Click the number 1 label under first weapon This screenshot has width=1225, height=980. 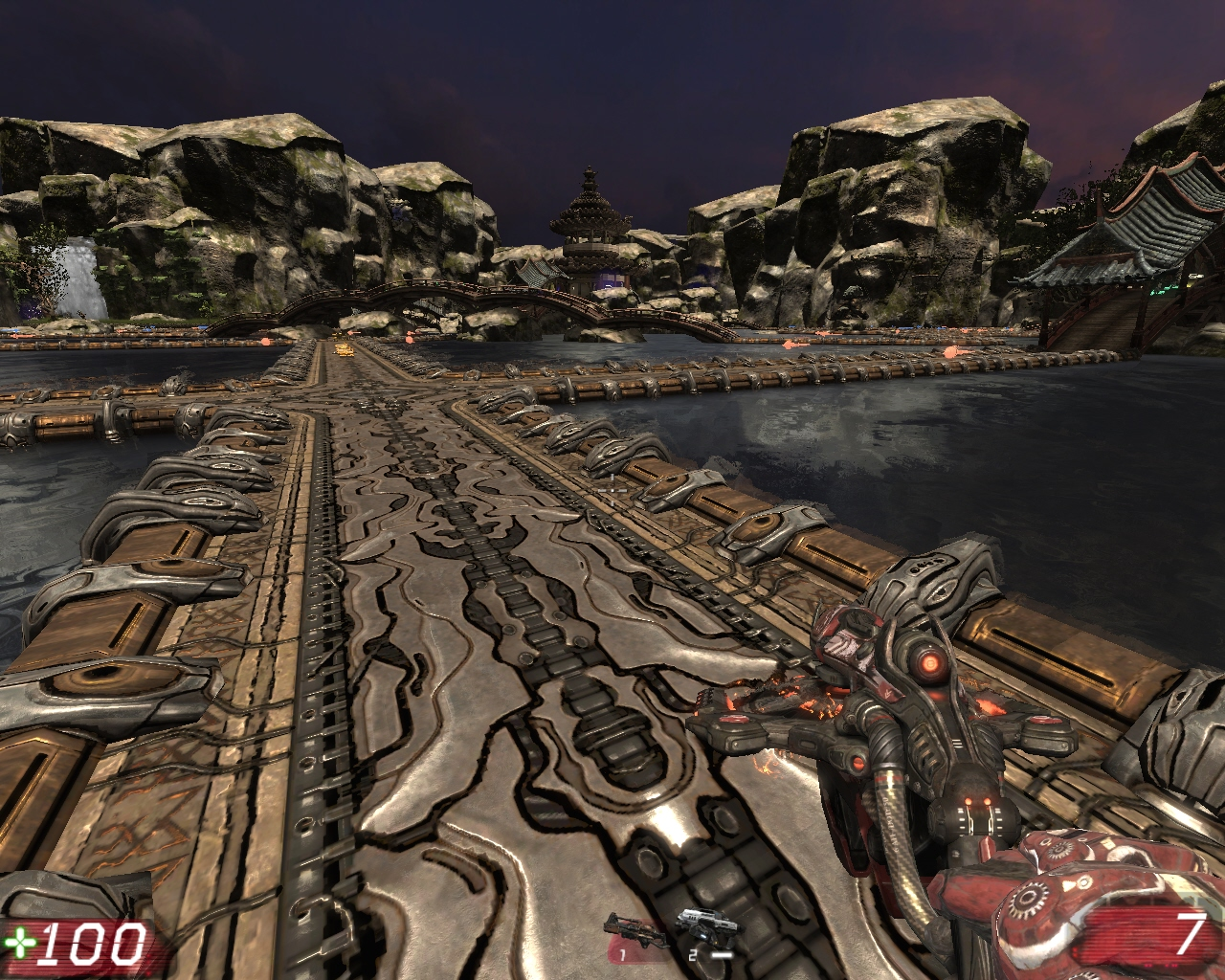point(623,954)
